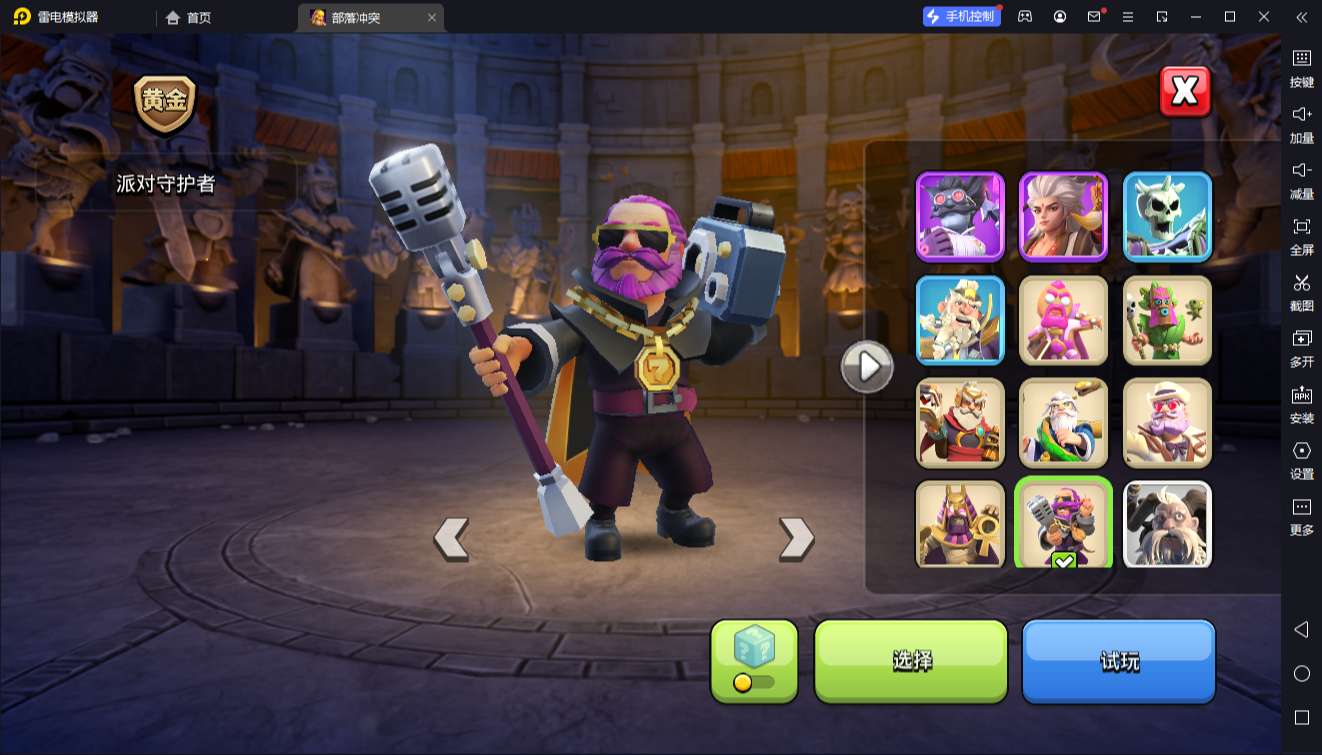Show the next skin with right arrow
1322x755 pixels.
click(796, 539)
